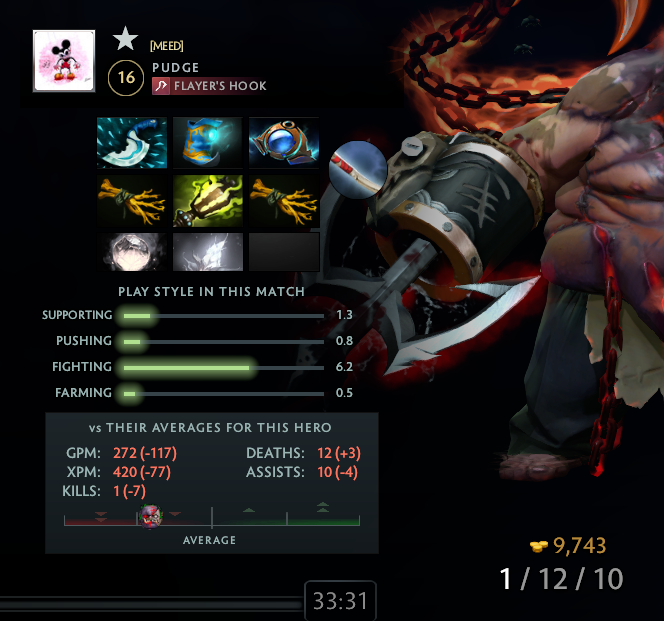The height and width of the screenshot is (621, 664).
Task: Click the Pudge marker on the average bar
Action: (x=150, y=516)
